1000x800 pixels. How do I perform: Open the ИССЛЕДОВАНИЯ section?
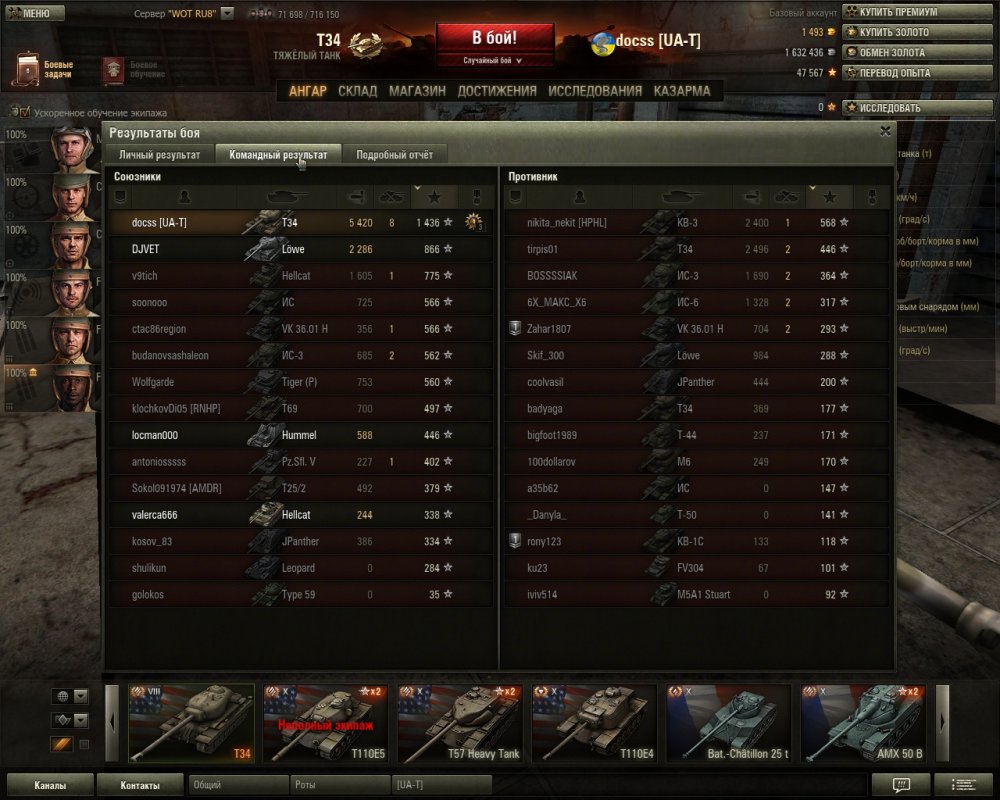[x=595, y=91]
